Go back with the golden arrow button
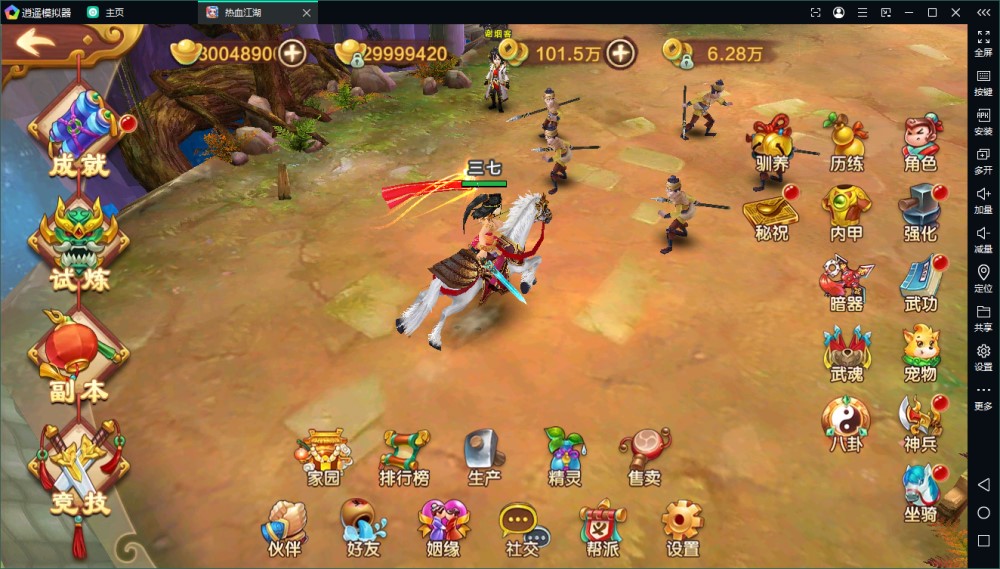The image size is (1000, 569). tap(37, 43)
